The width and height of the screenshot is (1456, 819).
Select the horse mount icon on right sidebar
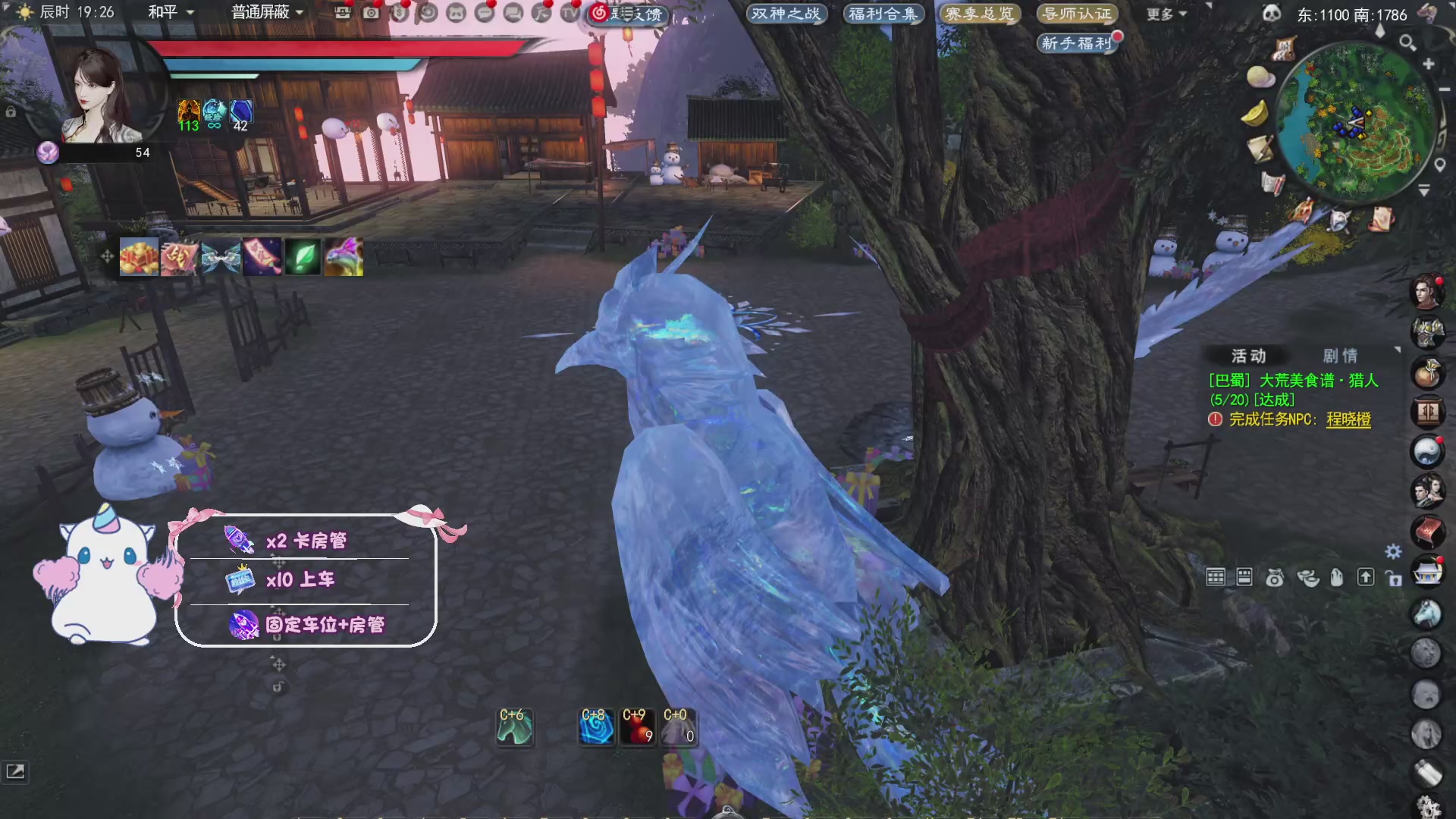(x=1426, y=614)
